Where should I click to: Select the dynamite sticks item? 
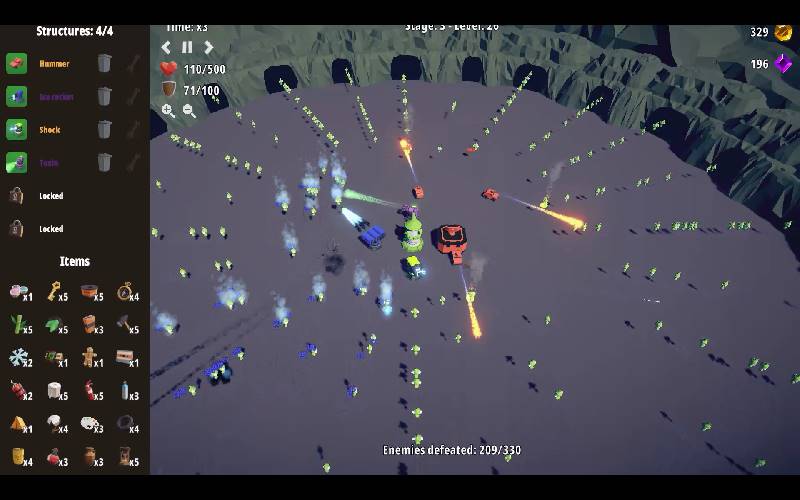pyautogui.click(x=17, y=390)
